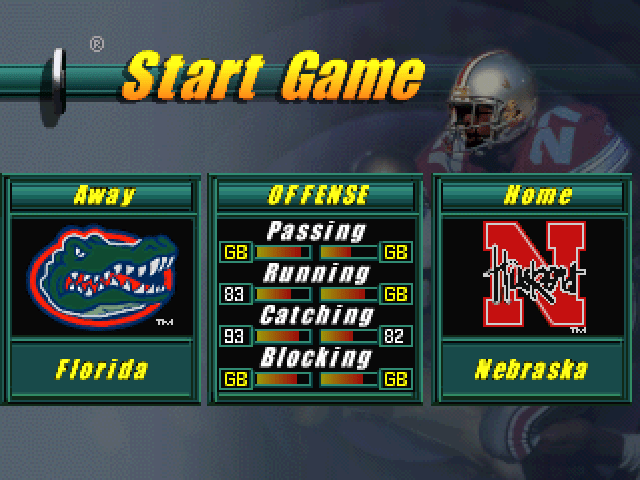Click the Florida team name box
This screenshot has height=480, width=640.
point(102,370)
